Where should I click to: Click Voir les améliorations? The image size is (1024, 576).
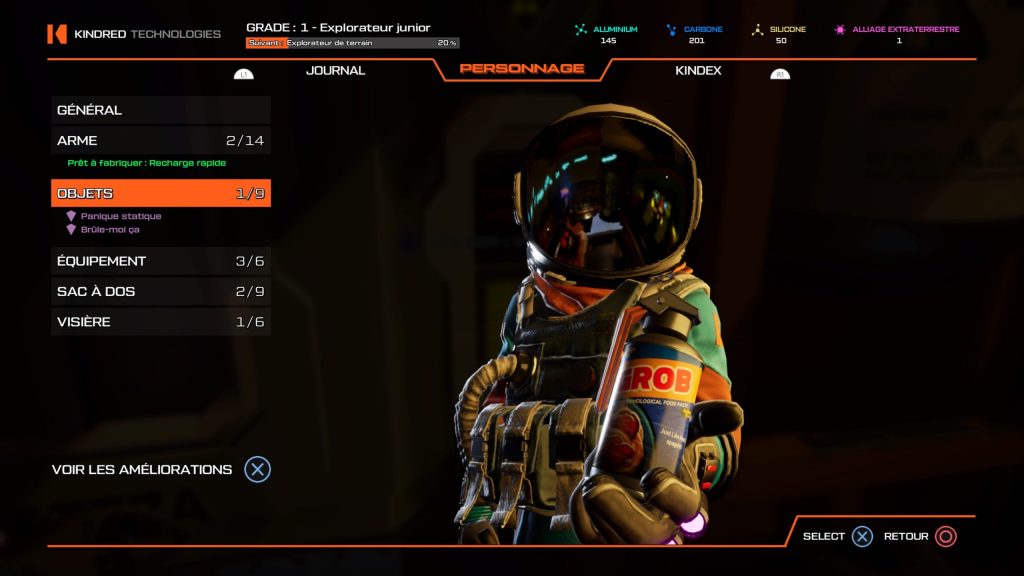click(160, 469)
